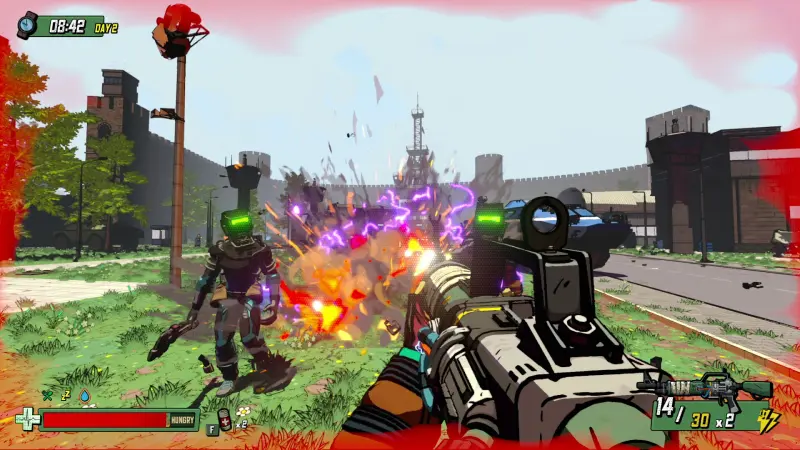
Task: Select the assault rifle weapon icon
Action: click(704, 386)
